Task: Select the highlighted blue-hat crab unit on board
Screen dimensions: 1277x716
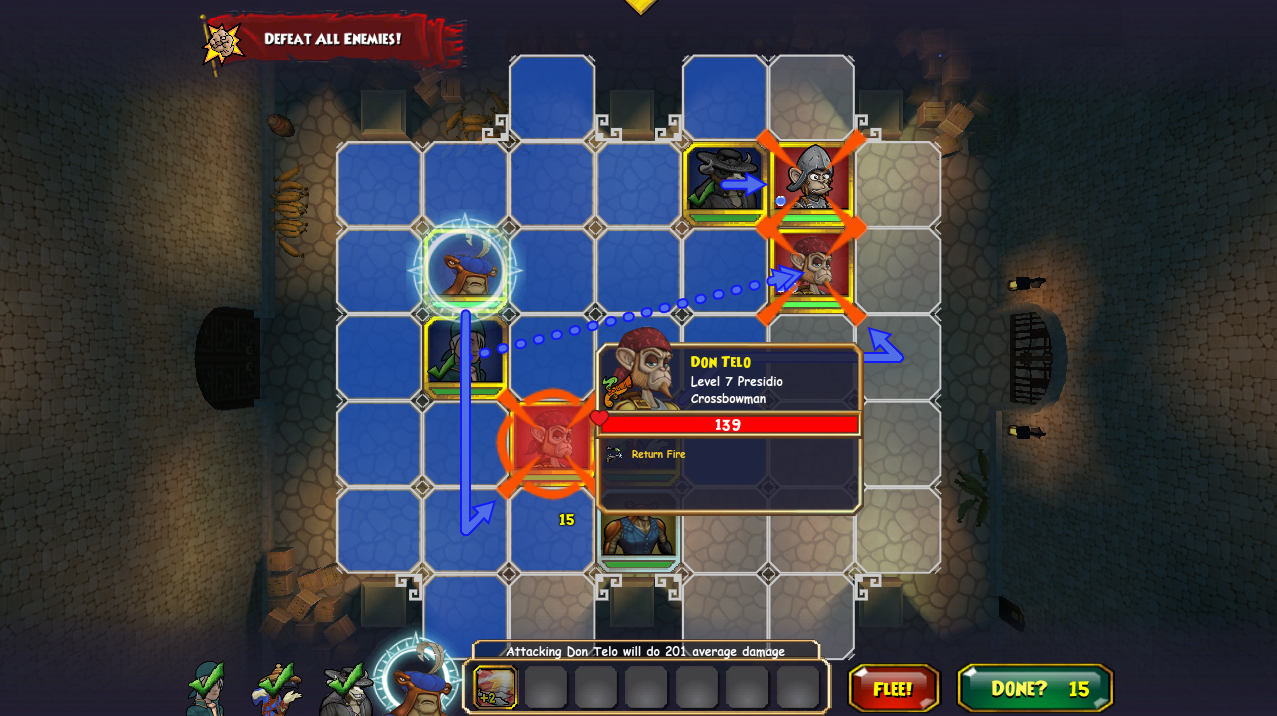Action: click(466, 270)
